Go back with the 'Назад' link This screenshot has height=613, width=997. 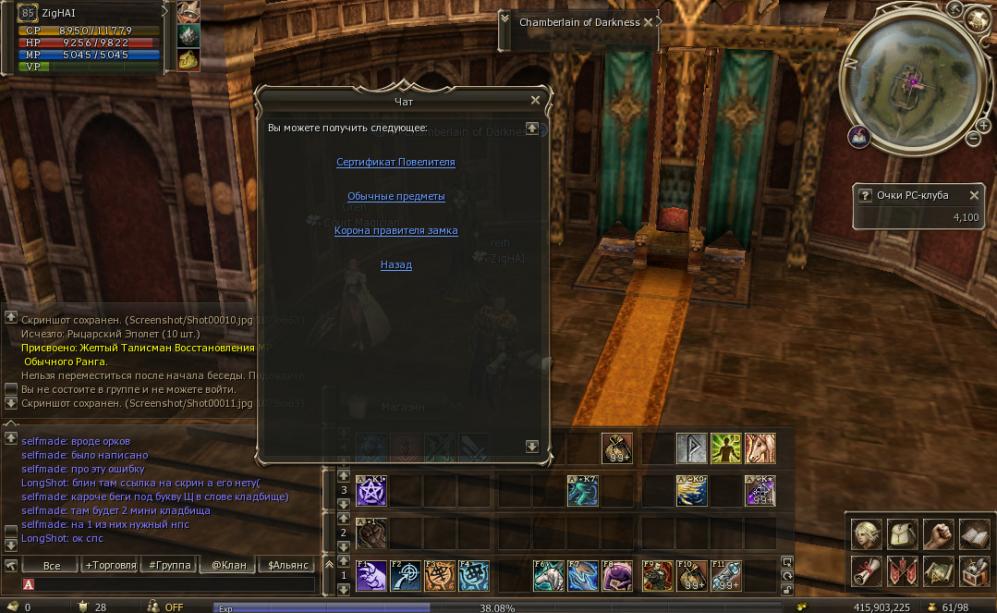coord(396,265)
